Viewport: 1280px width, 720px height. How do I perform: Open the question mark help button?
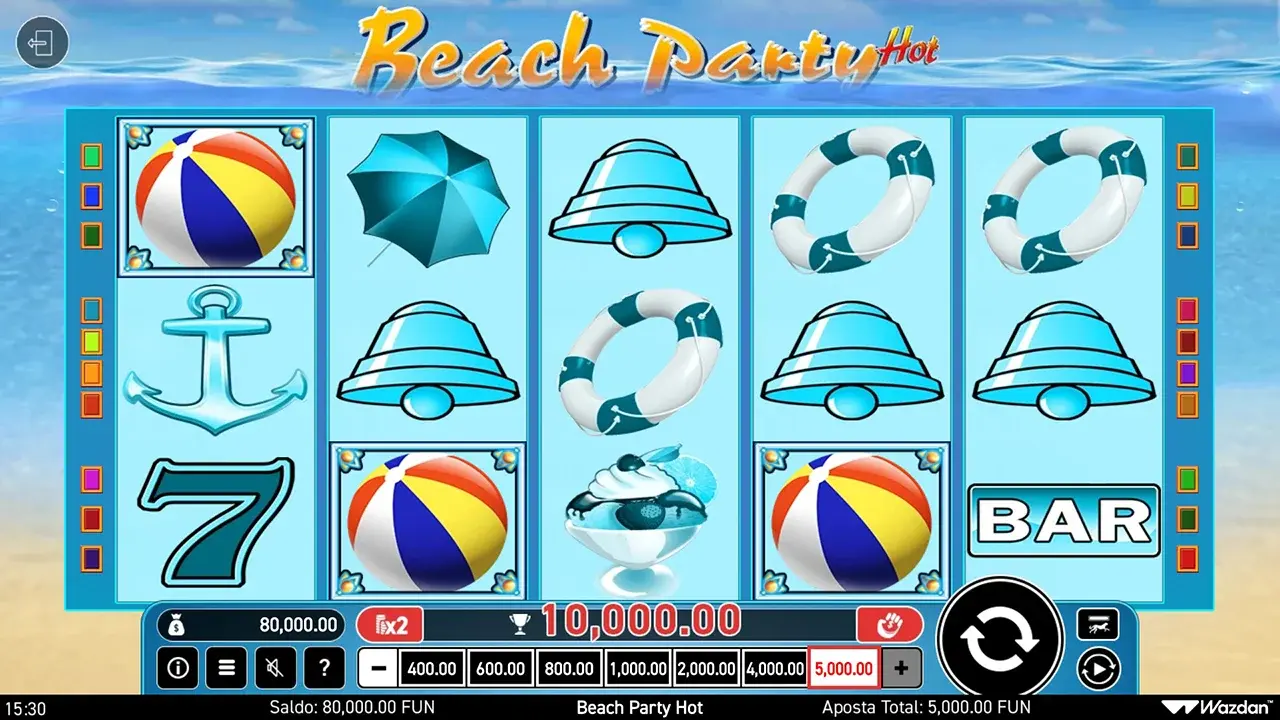coord(324,667)
